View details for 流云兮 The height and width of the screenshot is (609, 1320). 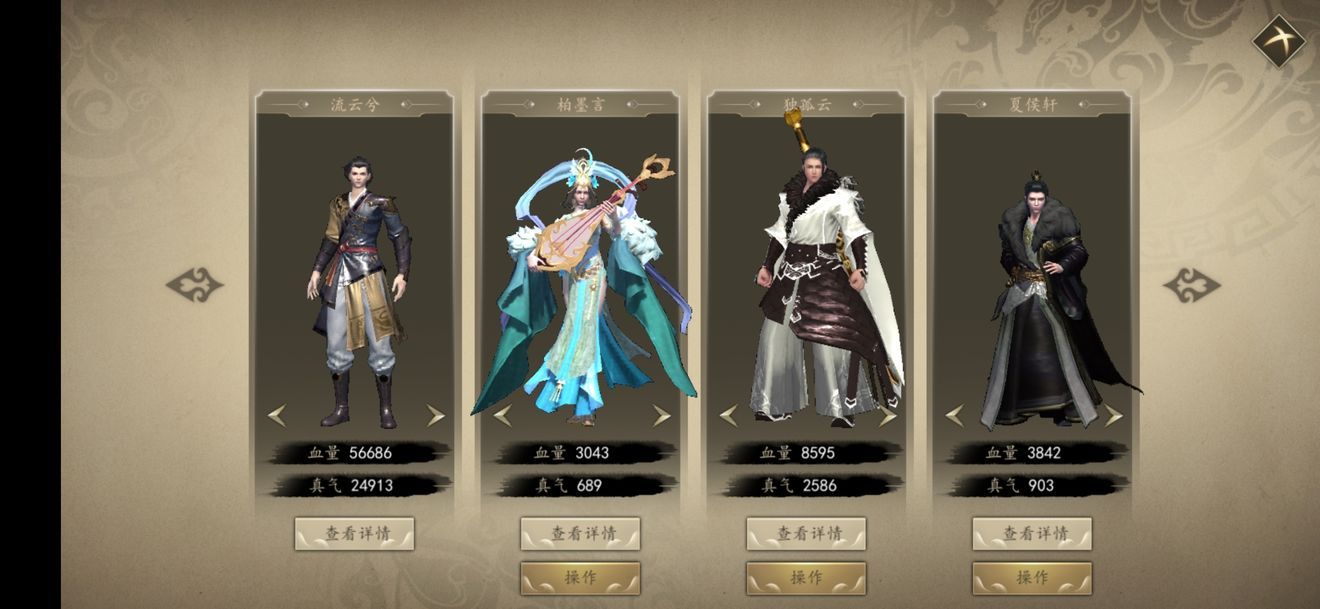[354, 534]
